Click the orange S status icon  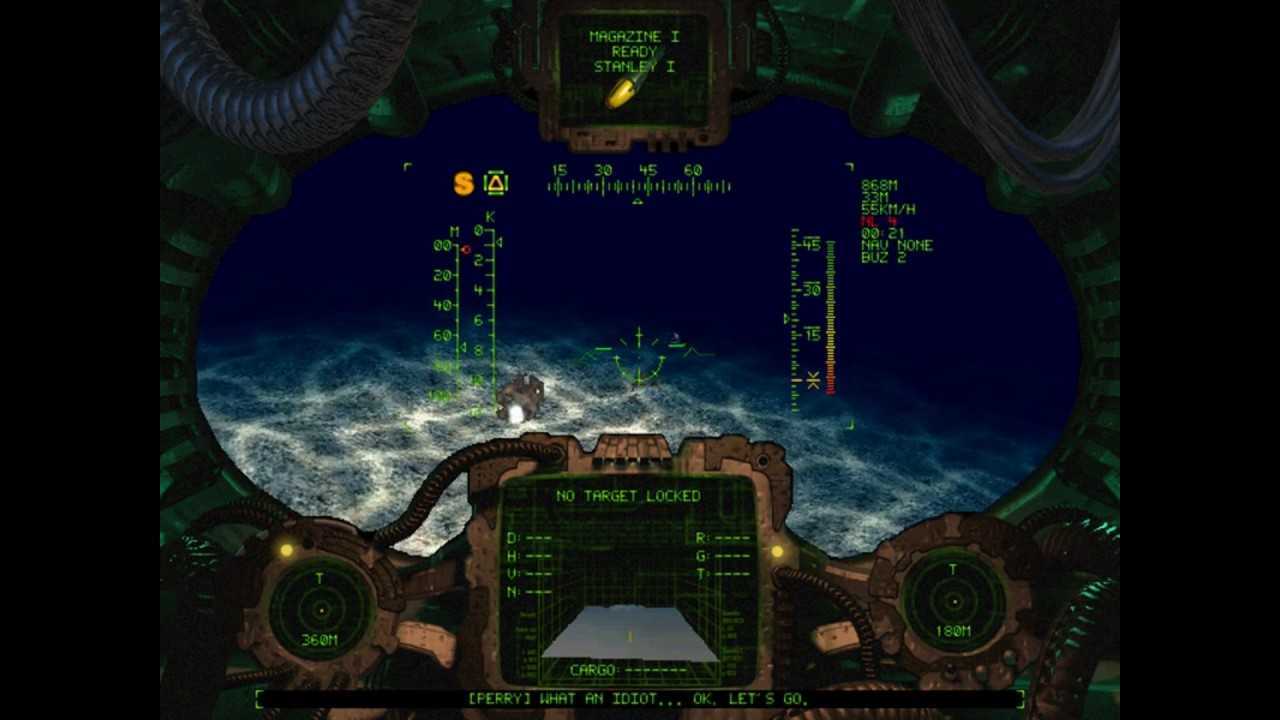(463, 183)
